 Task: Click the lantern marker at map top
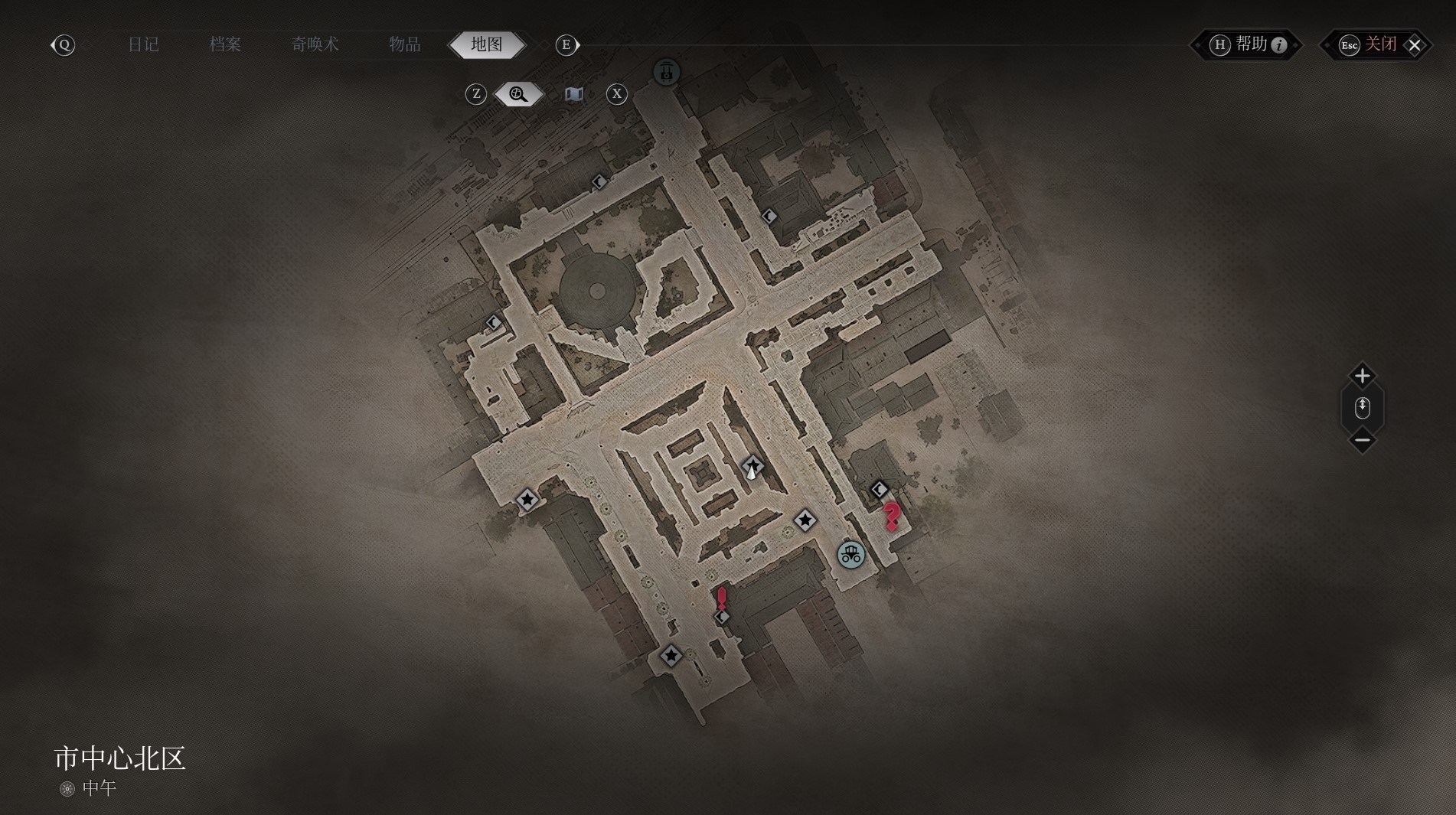click(667, 72)
